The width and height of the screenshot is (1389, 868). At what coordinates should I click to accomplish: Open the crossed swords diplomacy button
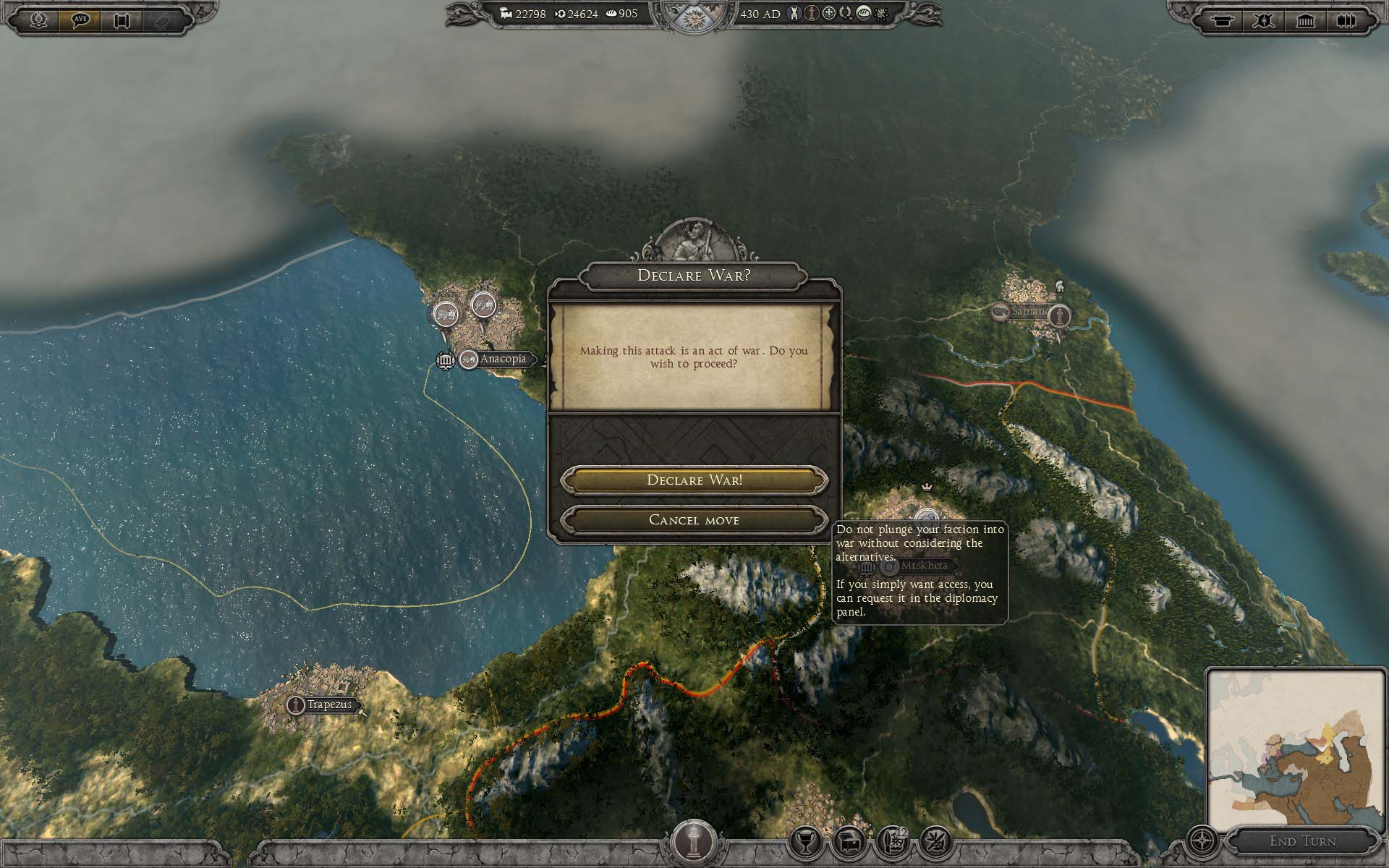(x=935, y=841)
